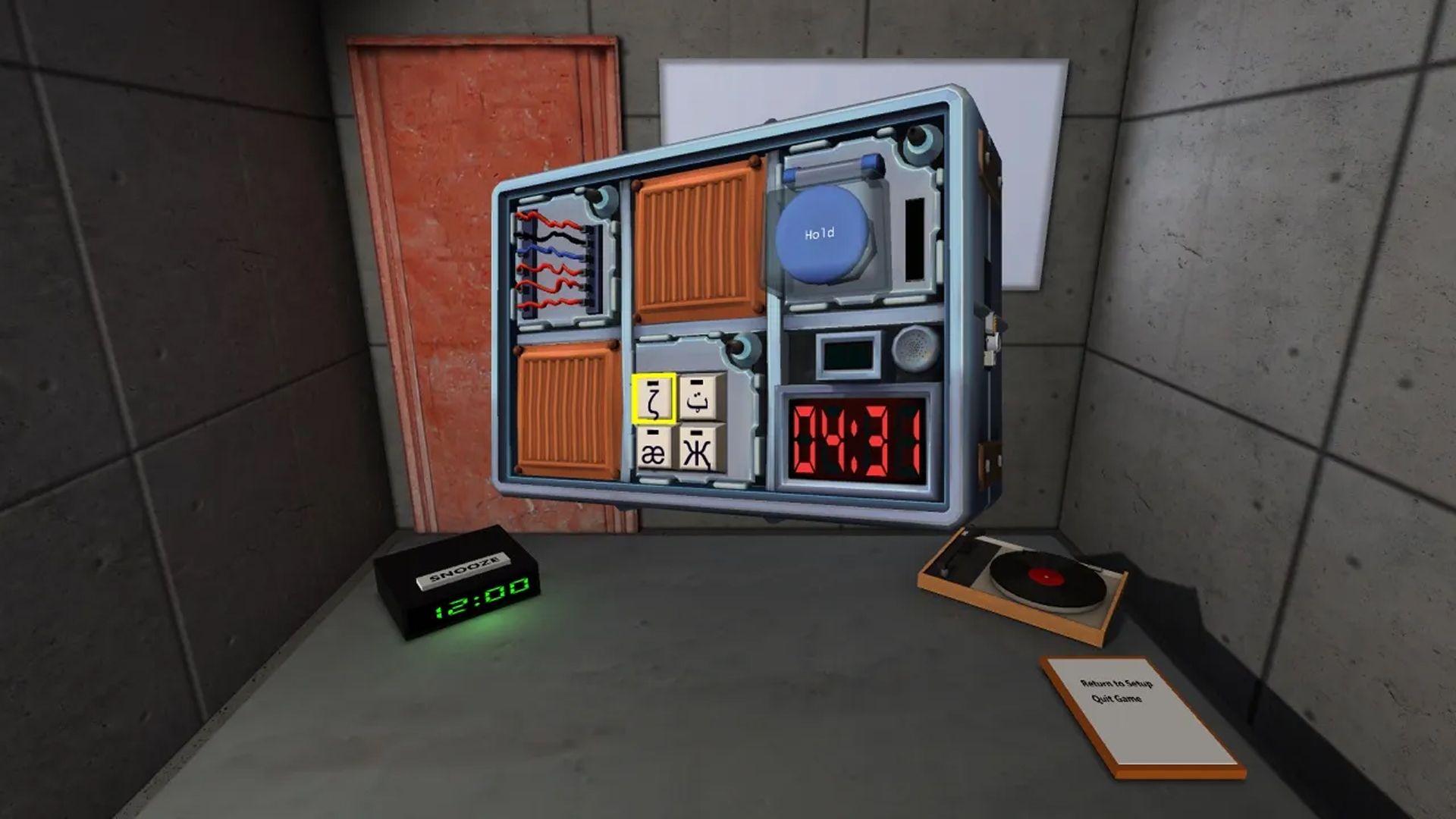Choose Return to Setup on the clipboard
The height and width of the screenshot is (819, 1456).
(1116, 684)
